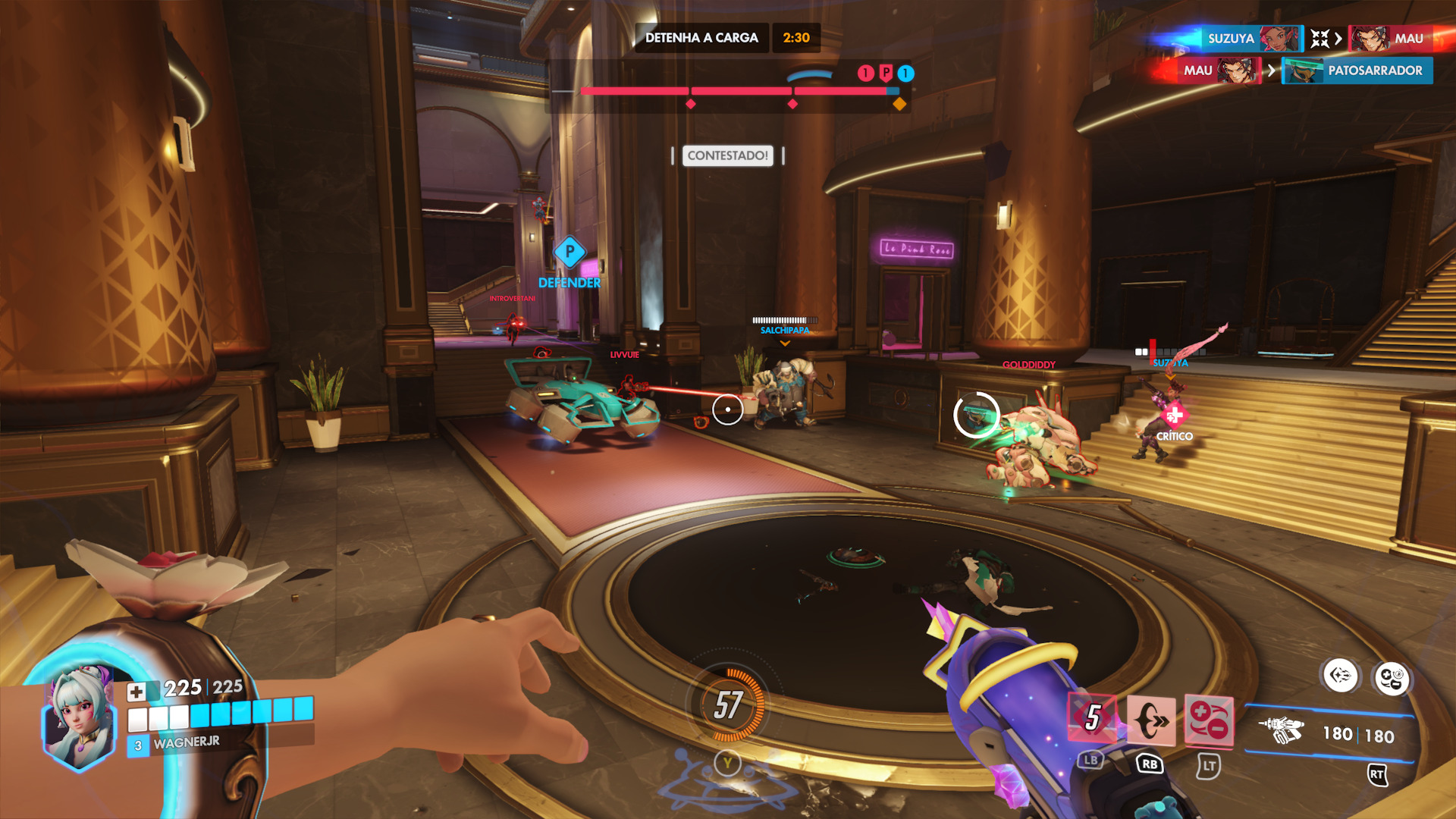Click the DETENHA A CARGA objective label
The image size is (1456, 819).
pos(701,38)
